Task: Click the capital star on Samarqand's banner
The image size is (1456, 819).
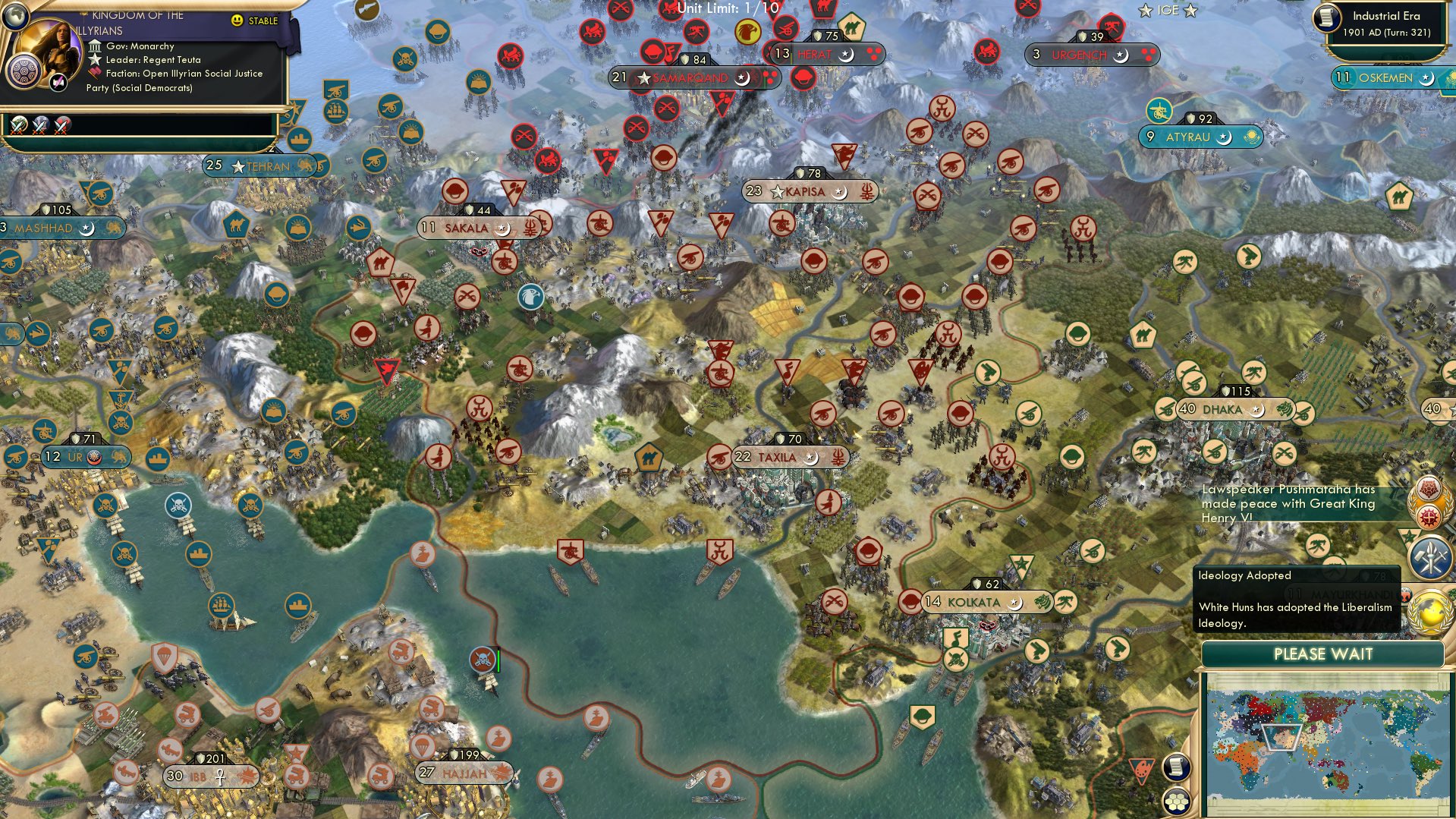Action: (x=645, y=77)
